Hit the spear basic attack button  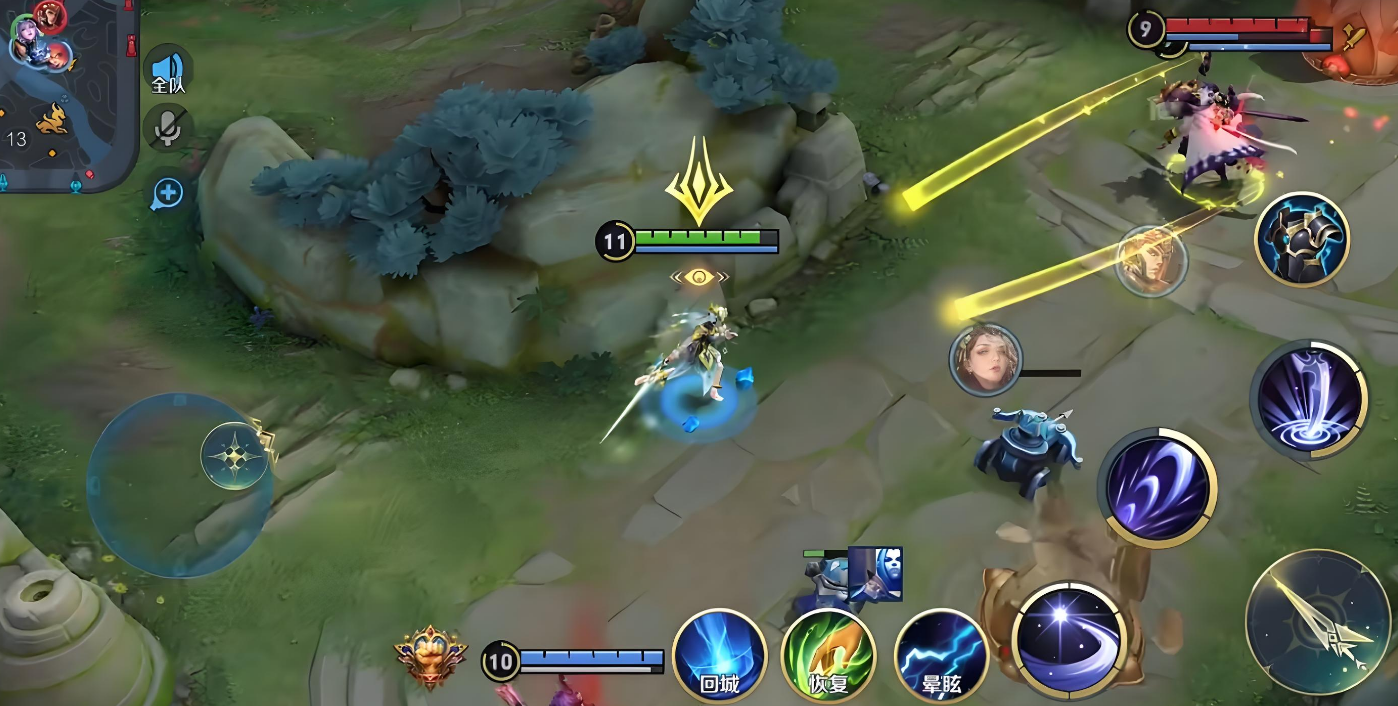click(1319, 622)
